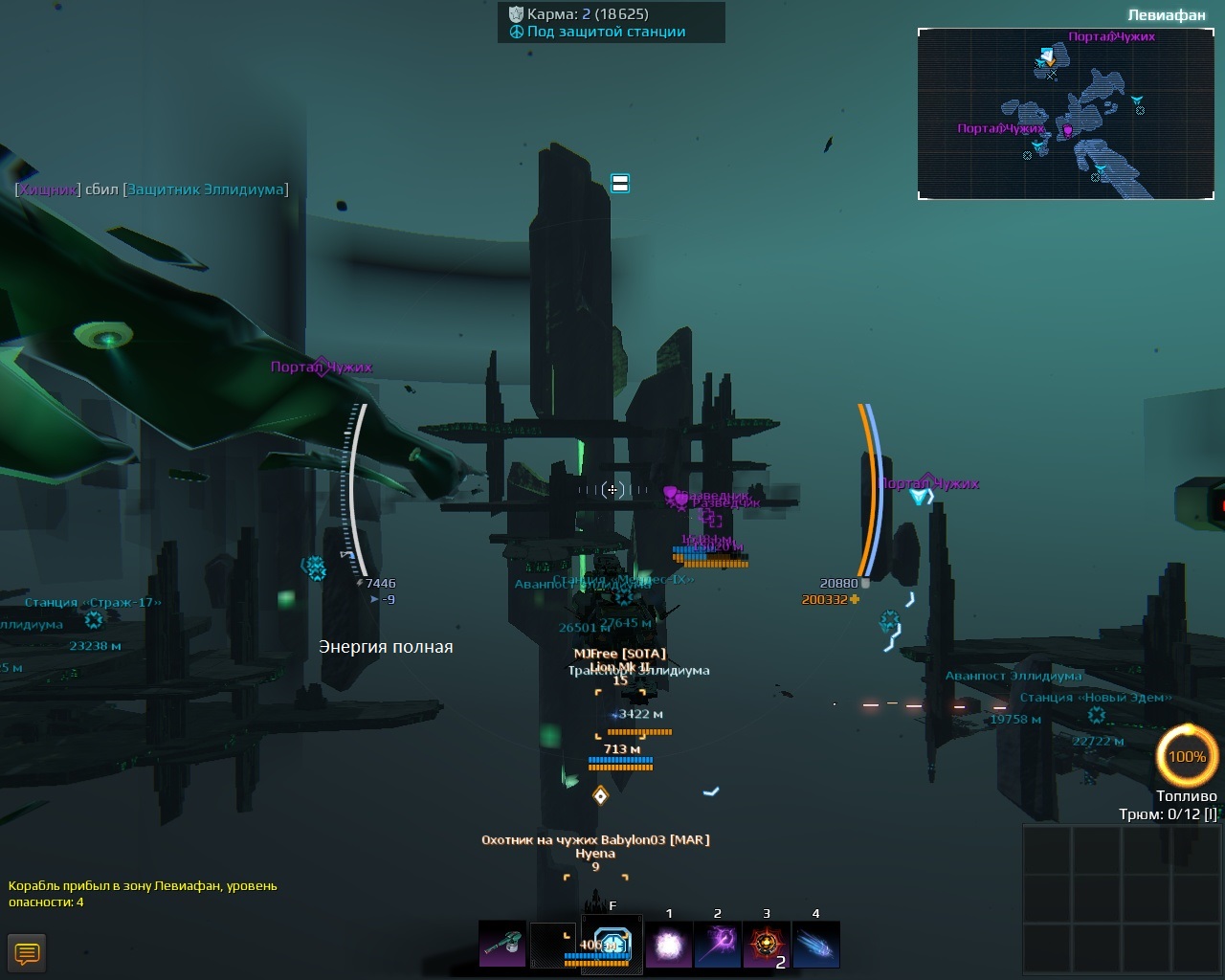
Task: Open the chat window button
Action: point(27,953)
